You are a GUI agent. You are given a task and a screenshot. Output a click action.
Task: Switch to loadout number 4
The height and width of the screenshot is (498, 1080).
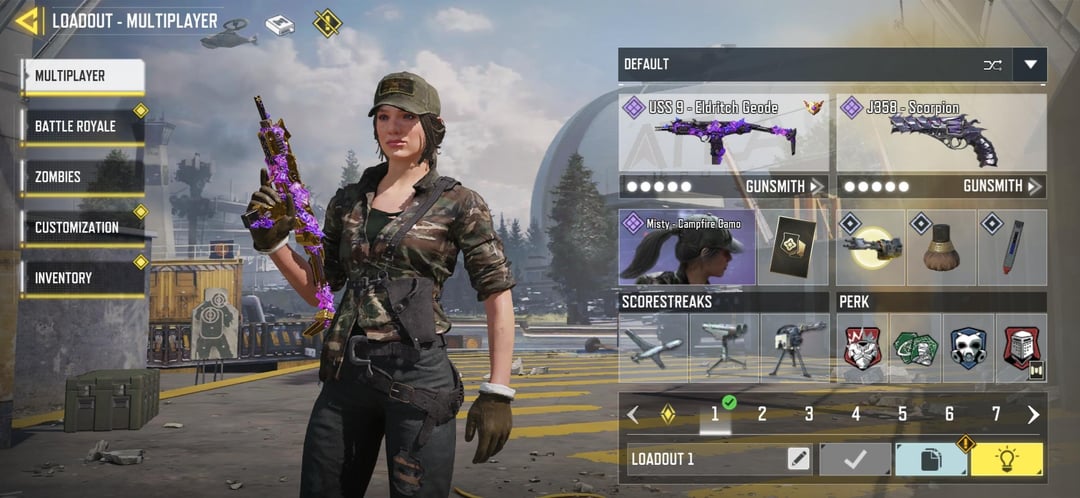coord(856,414)
